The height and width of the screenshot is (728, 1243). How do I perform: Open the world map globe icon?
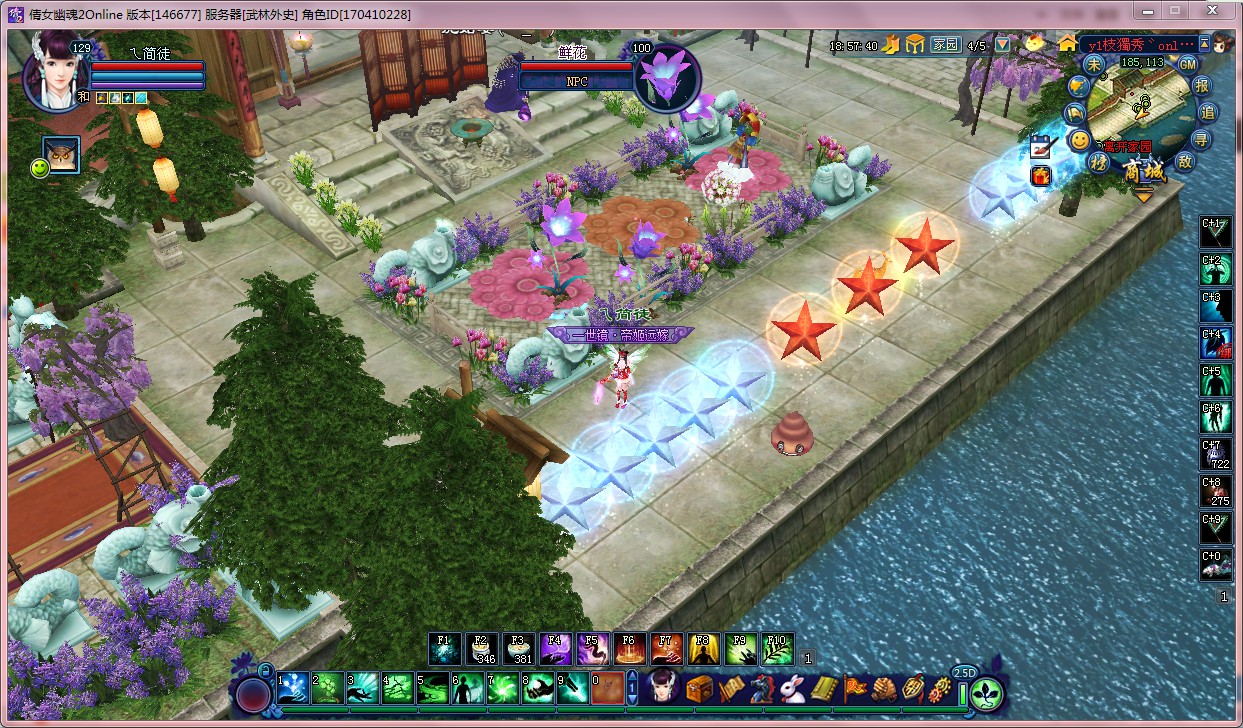(x=1076, y=87)
